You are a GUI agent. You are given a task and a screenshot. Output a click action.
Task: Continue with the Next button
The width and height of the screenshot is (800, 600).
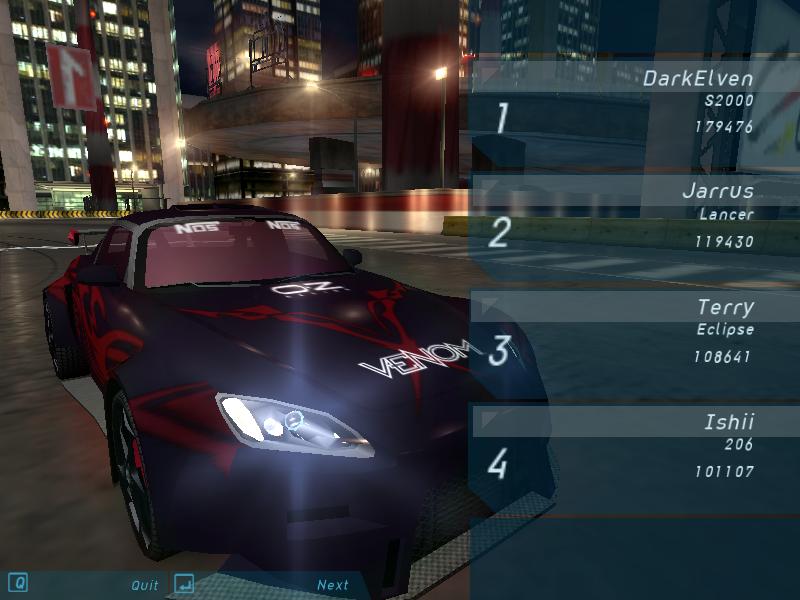point(333,585)
